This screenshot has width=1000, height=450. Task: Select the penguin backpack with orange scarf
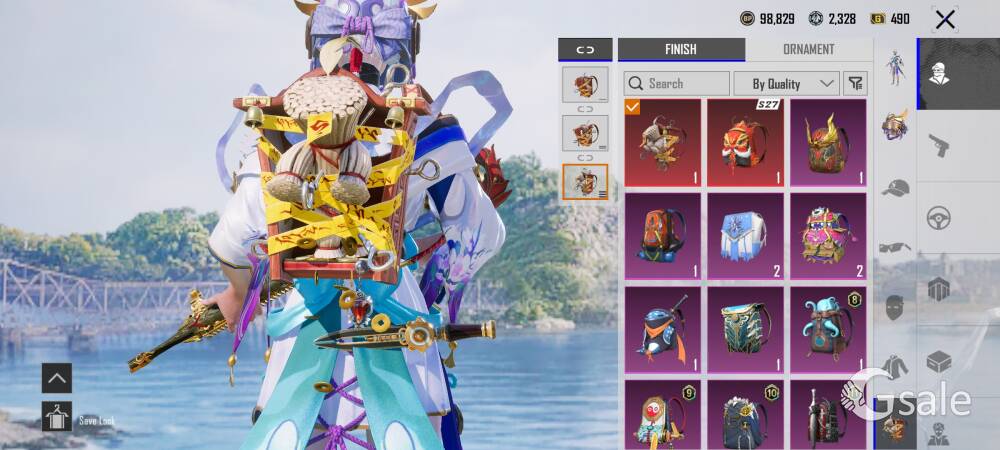point(663,329)
